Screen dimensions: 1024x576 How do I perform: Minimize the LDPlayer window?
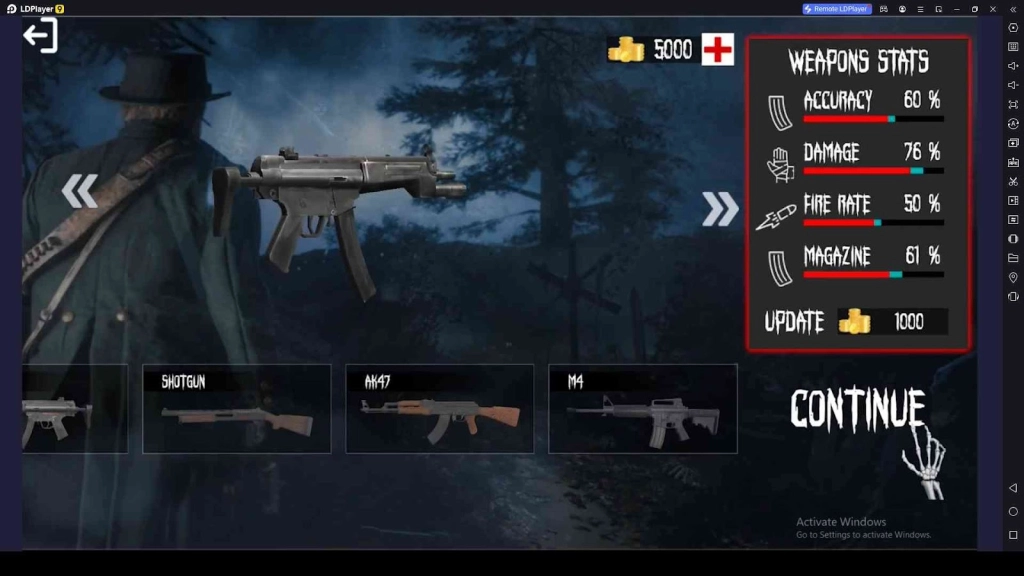957,9
